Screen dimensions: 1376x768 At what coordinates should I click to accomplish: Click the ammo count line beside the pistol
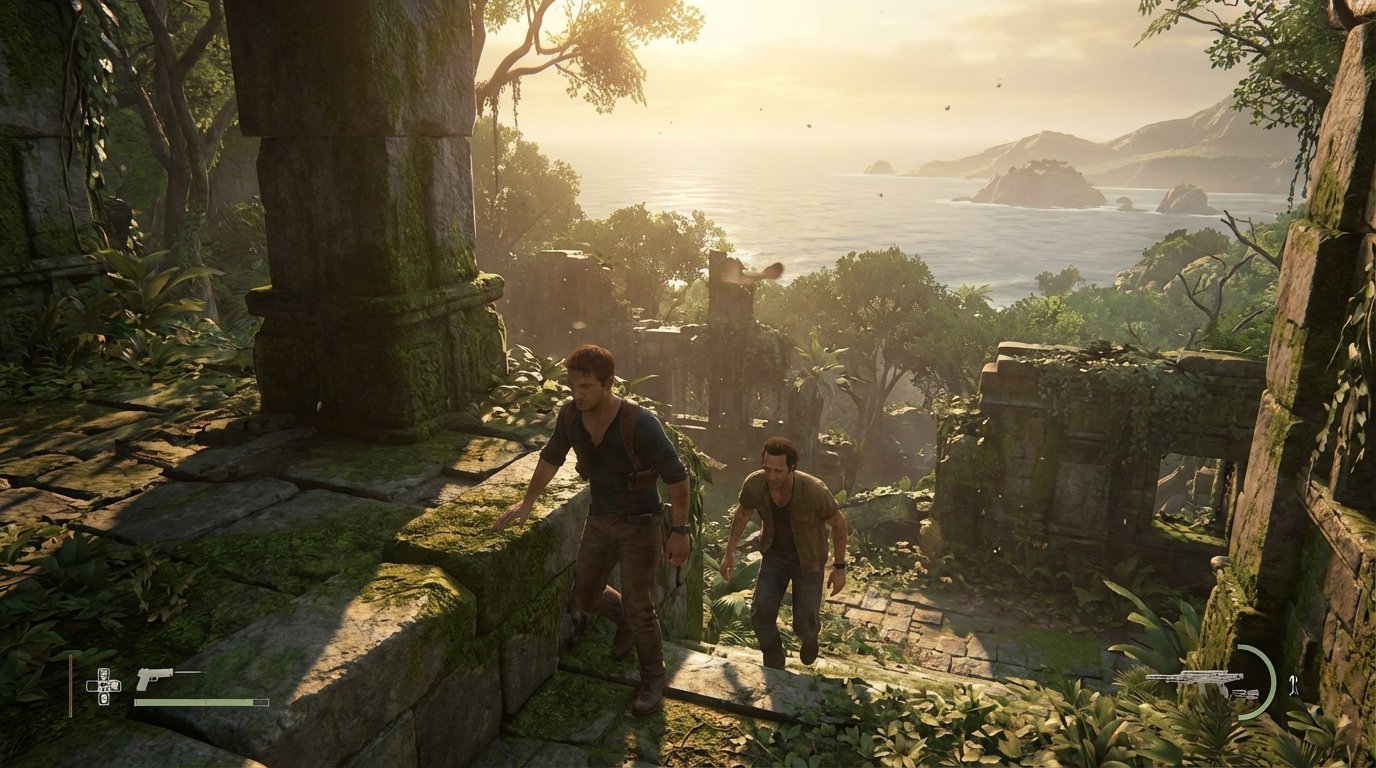188,672
